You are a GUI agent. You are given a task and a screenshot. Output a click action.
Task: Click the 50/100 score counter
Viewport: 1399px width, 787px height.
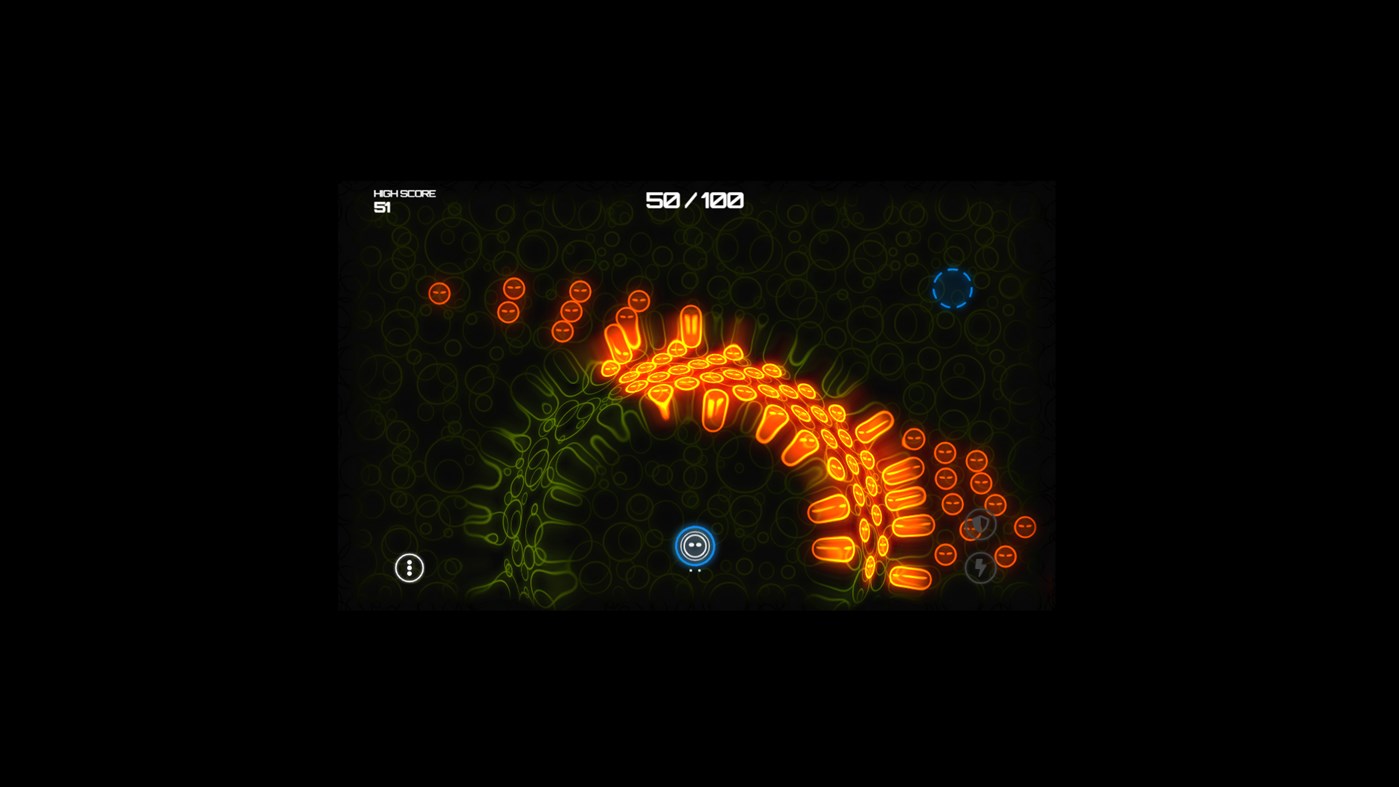(693, 200)
